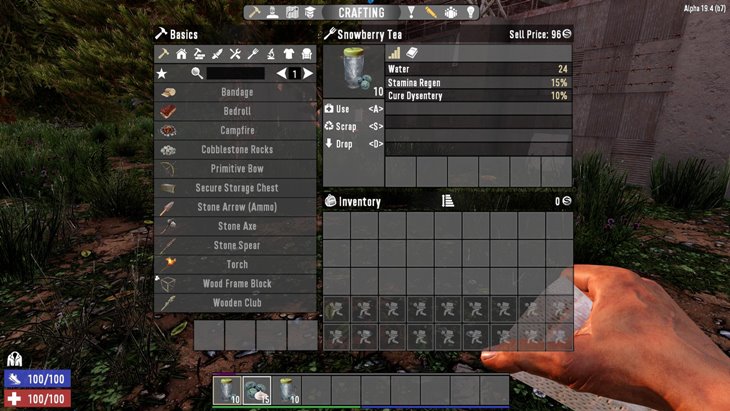The height and width of the screenshot is (411, 730).
Task: Select the Bandage recipe
Action: (x=236, y=92)
